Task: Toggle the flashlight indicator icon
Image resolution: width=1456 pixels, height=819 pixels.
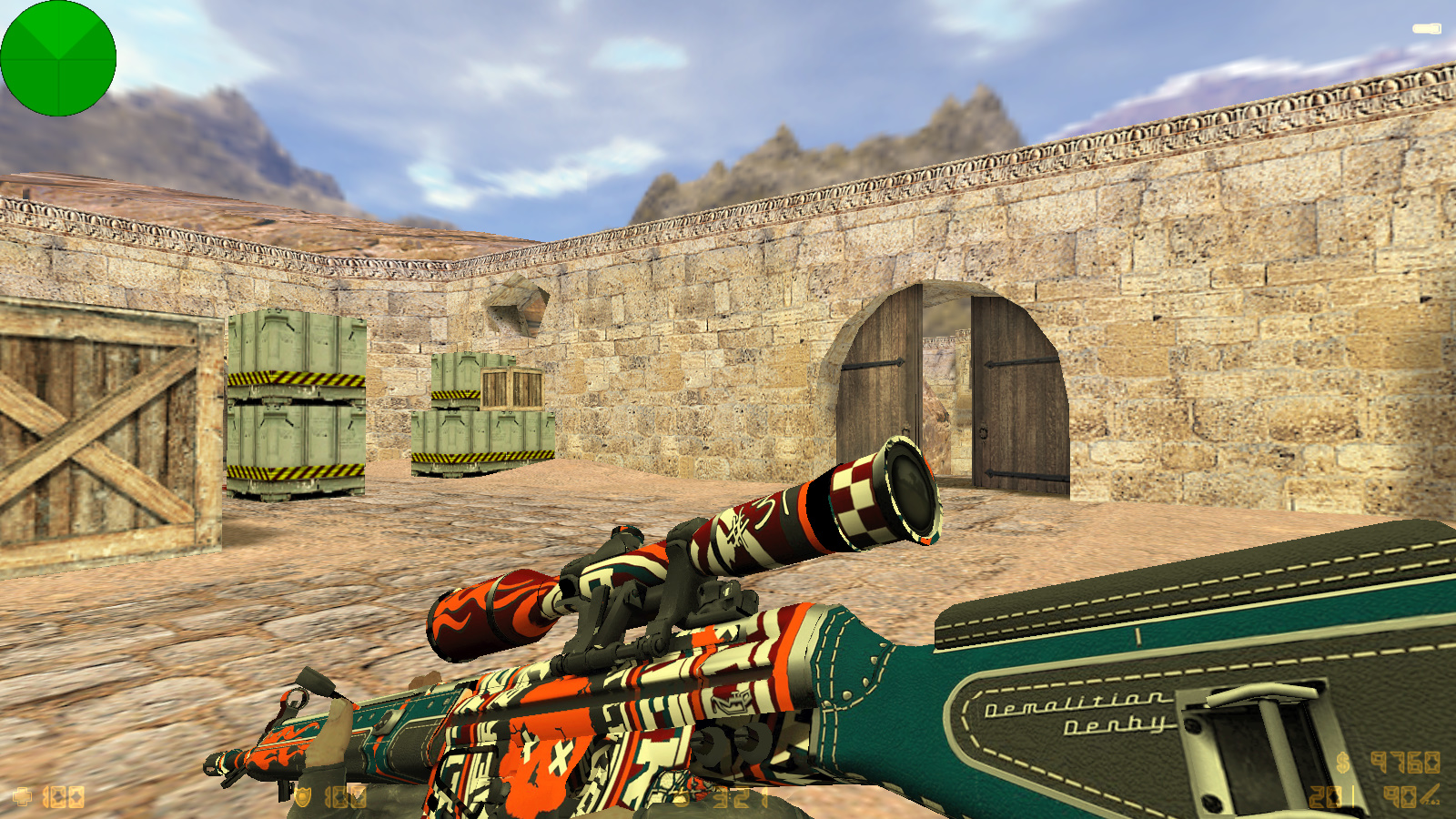Action: pyautogui.click(x=1426, y=29)
